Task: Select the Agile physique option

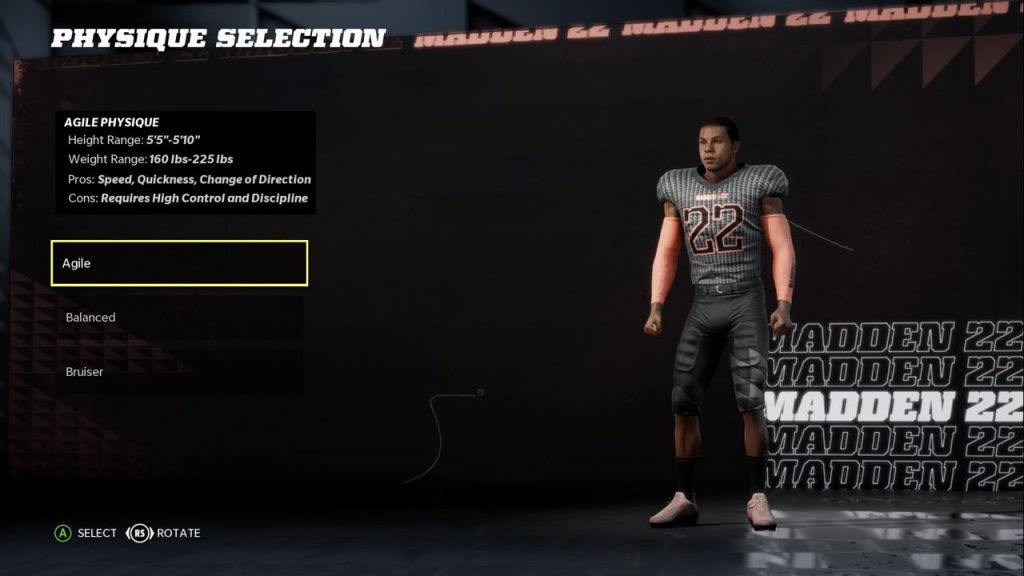Action: [x=179, y=263]
